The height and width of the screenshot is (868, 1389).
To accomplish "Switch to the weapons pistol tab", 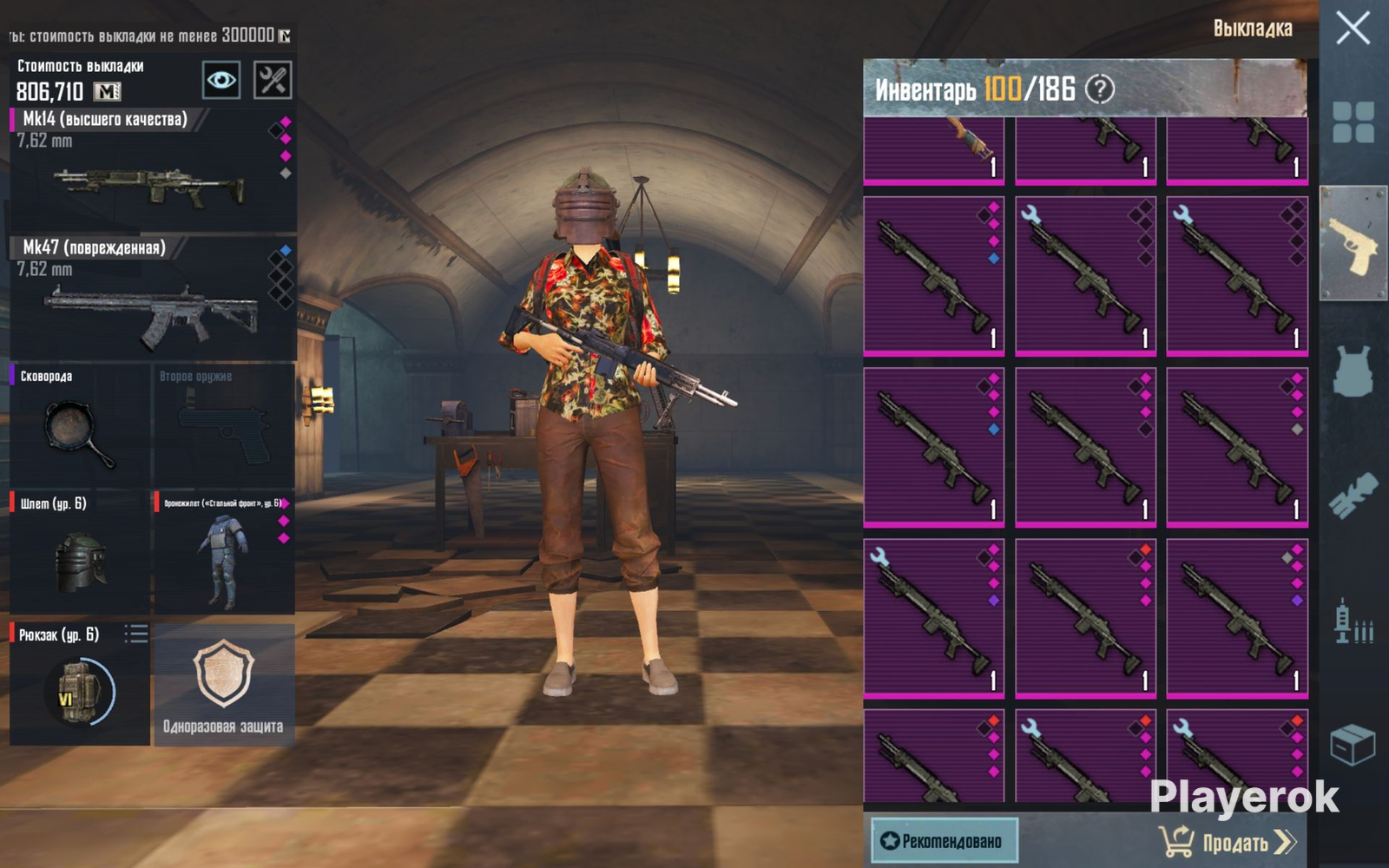I will pos(1353,244).
